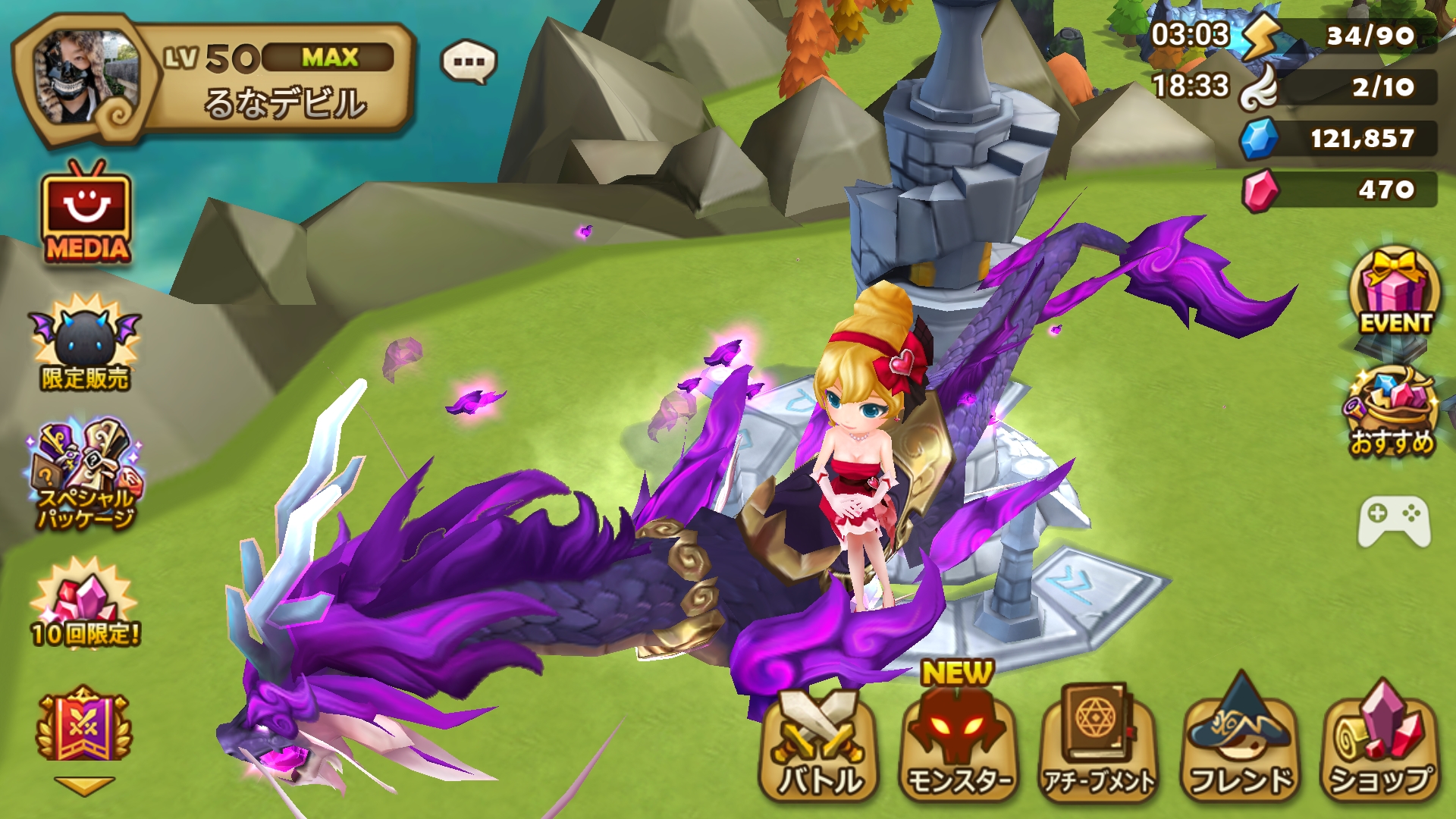Open the chat speech bubble

pos(469,62)
